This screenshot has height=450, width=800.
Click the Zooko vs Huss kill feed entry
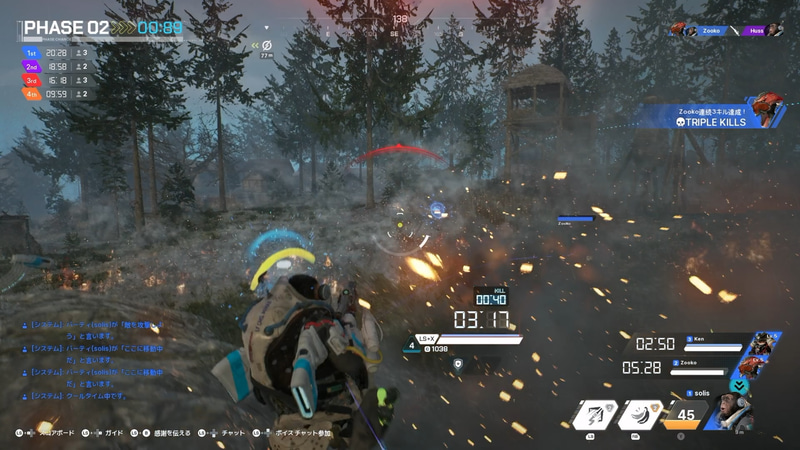point(728,31)
